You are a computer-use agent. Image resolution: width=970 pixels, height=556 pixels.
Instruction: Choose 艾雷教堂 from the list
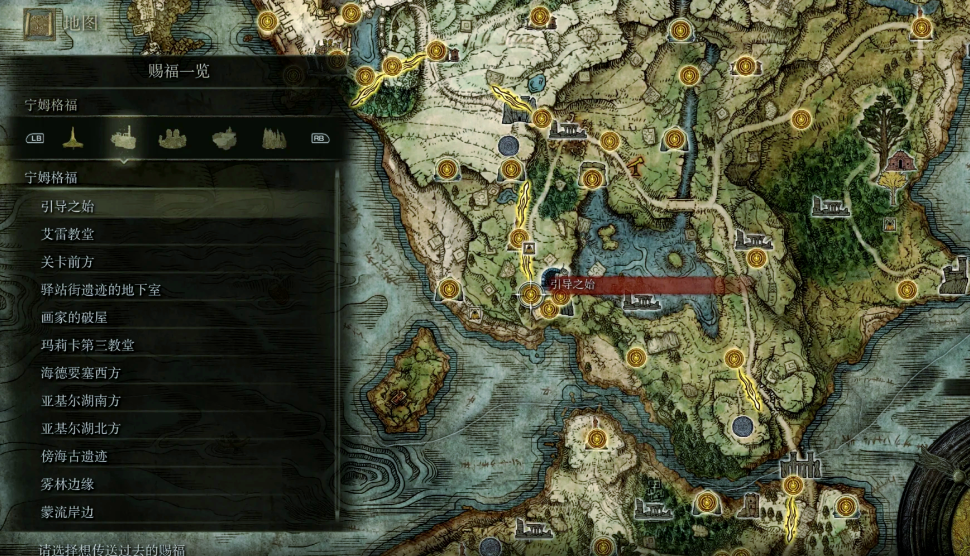(68, 234)
